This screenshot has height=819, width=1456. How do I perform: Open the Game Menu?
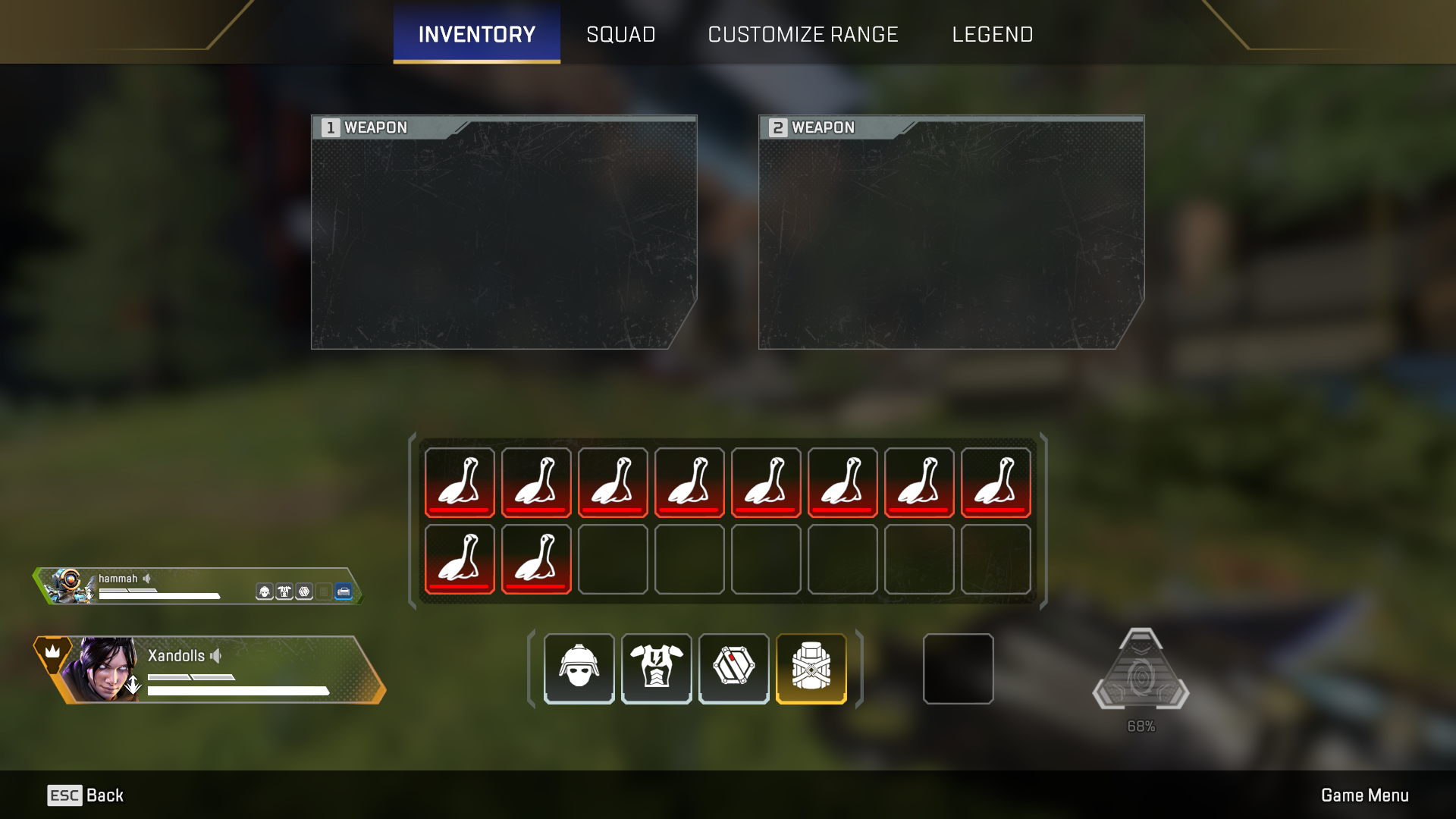pyautogui.click(x=1364, y=795)
